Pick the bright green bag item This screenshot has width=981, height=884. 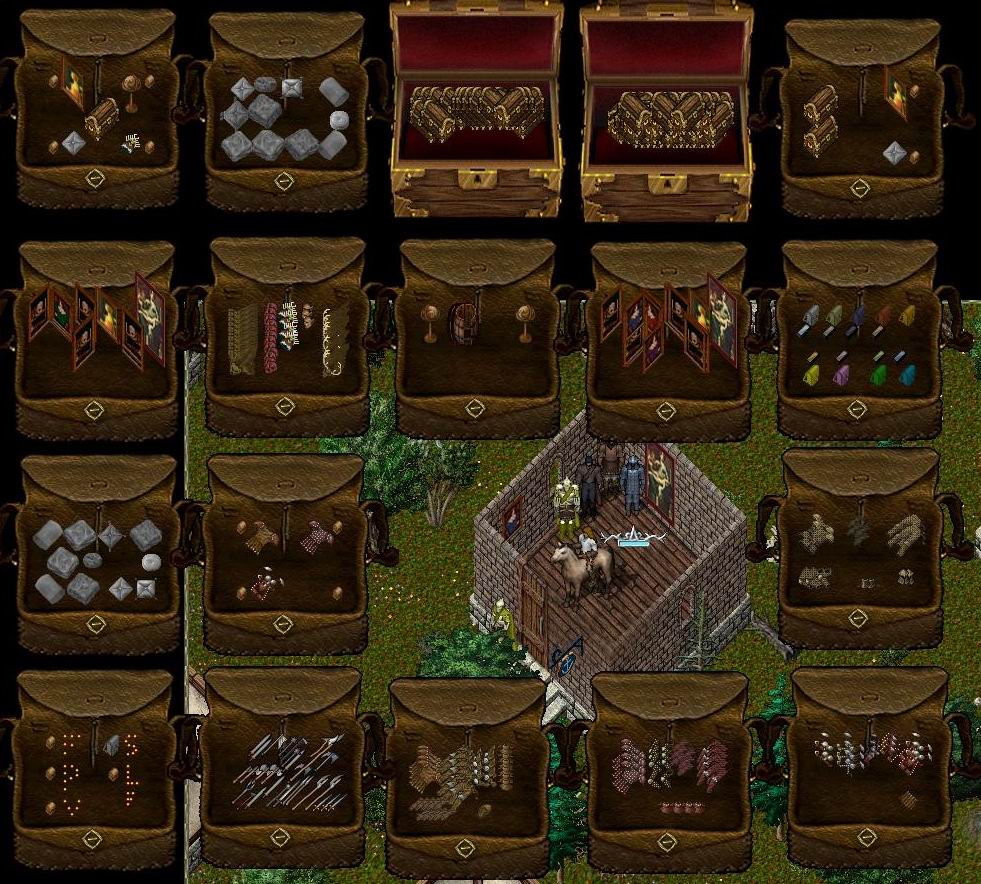pos(879,375)
